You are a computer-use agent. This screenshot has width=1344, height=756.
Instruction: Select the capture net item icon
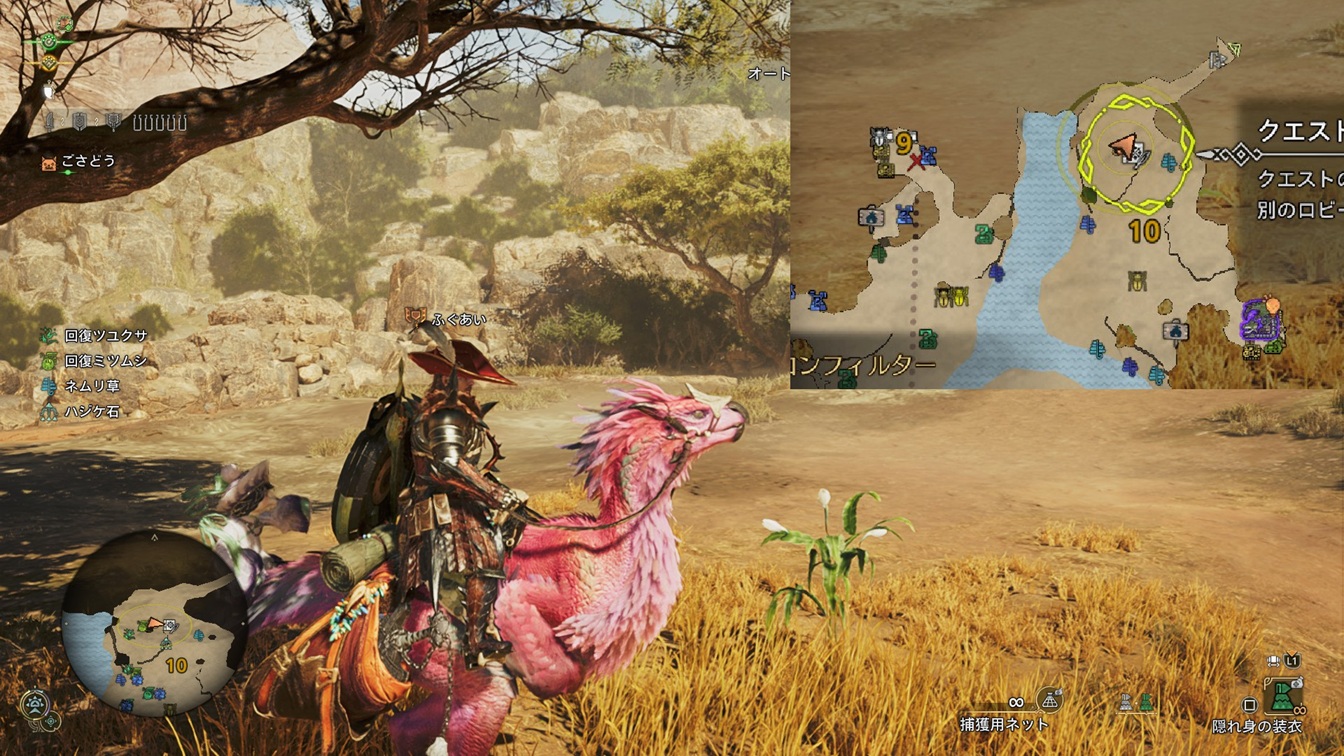(1049, 699)
